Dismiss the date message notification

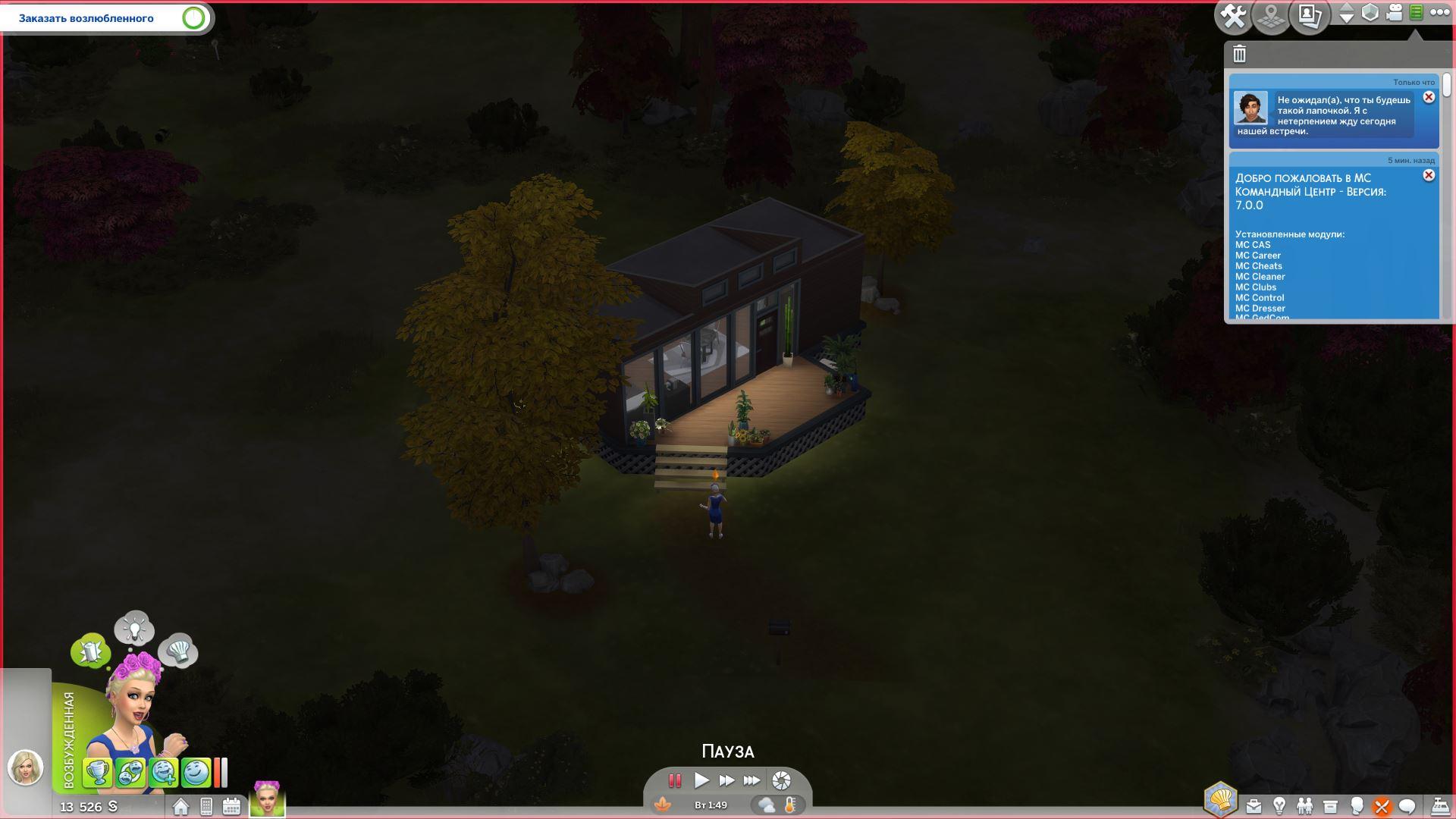pos(1429,97)
